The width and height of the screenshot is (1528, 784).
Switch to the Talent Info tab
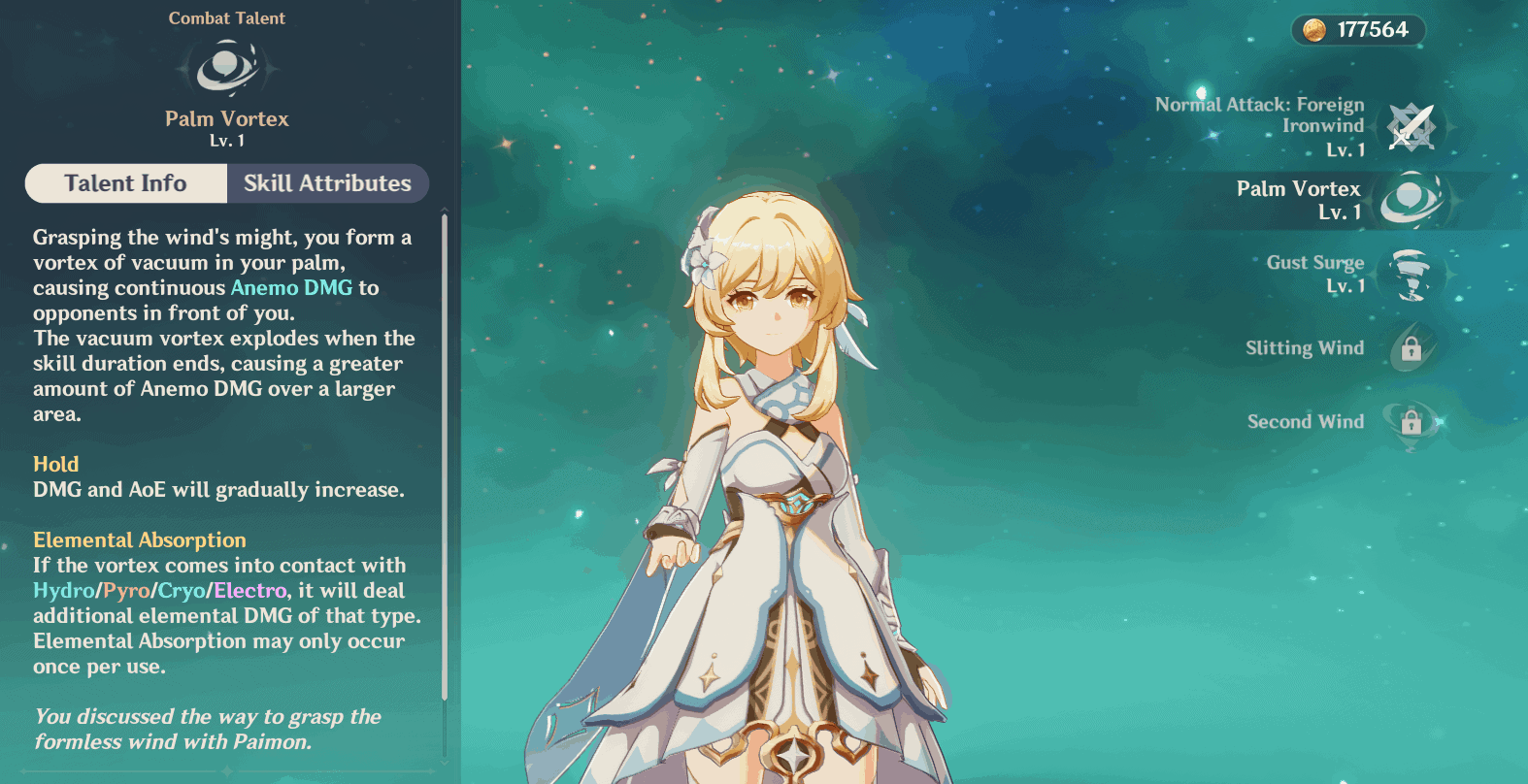126,183
